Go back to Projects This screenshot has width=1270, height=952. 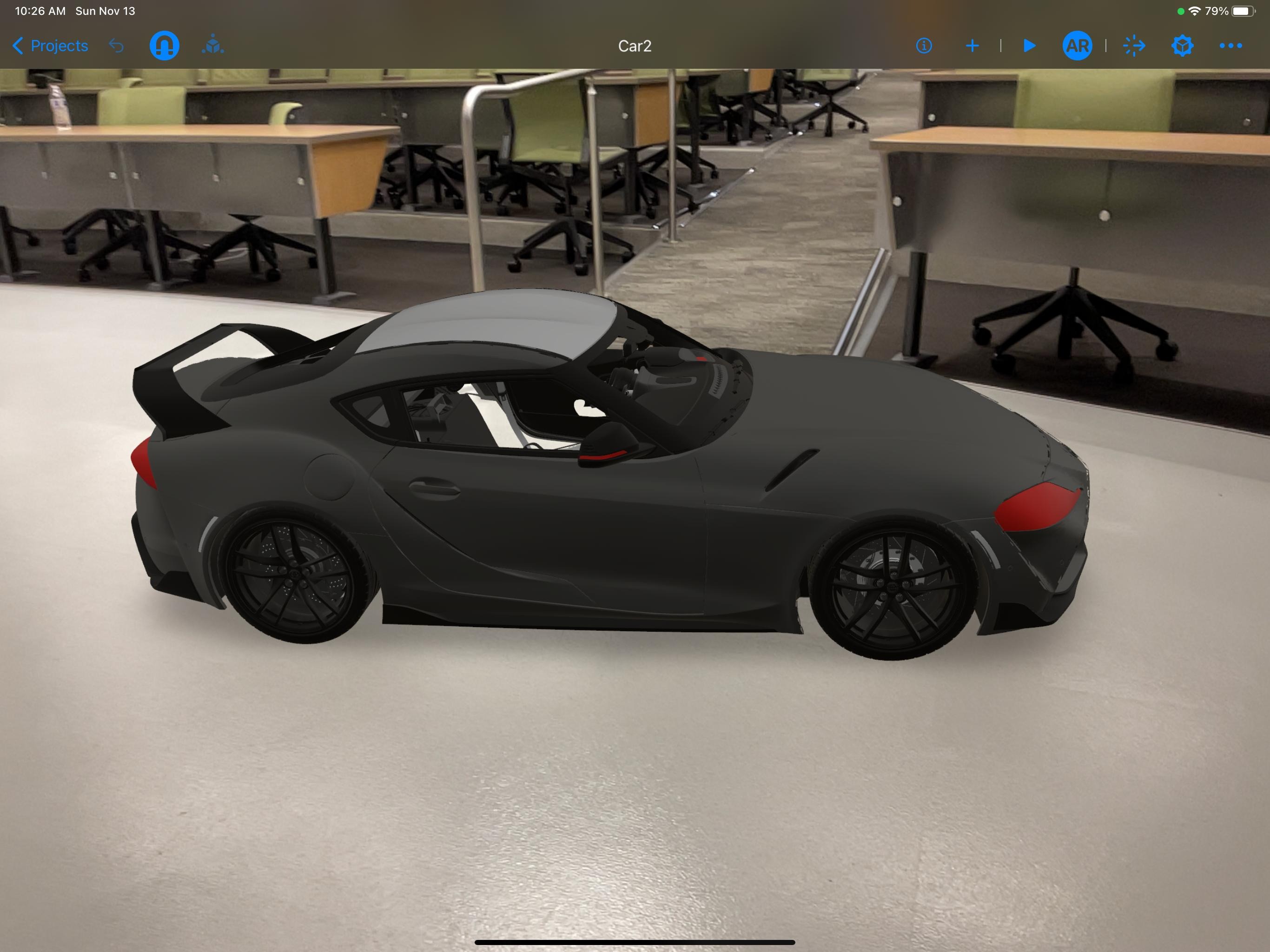[x=51, y=46]
